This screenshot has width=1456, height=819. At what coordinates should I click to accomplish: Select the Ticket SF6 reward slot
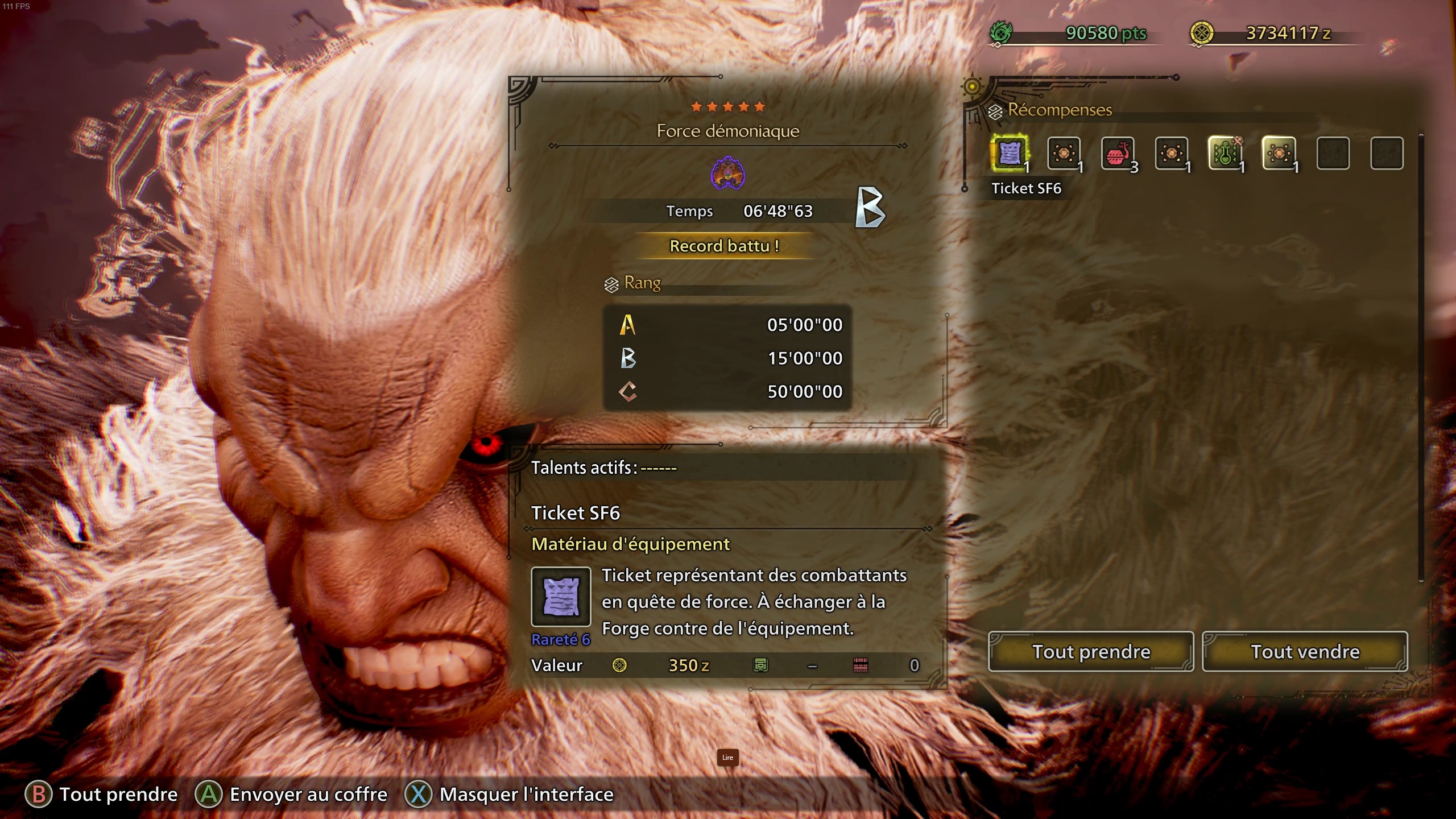pyautogui.click(x=1010, y=152)
